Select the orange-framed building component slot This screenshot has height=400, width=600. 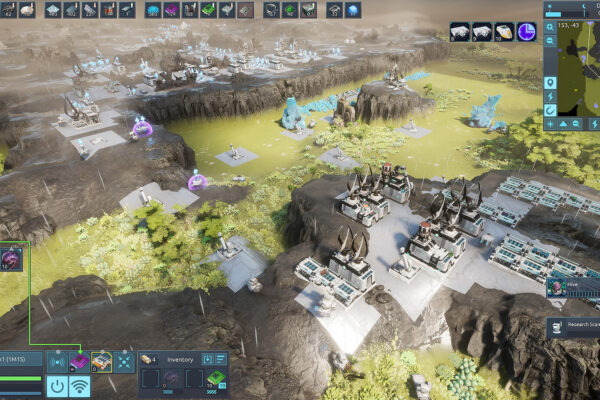[101, 361]
